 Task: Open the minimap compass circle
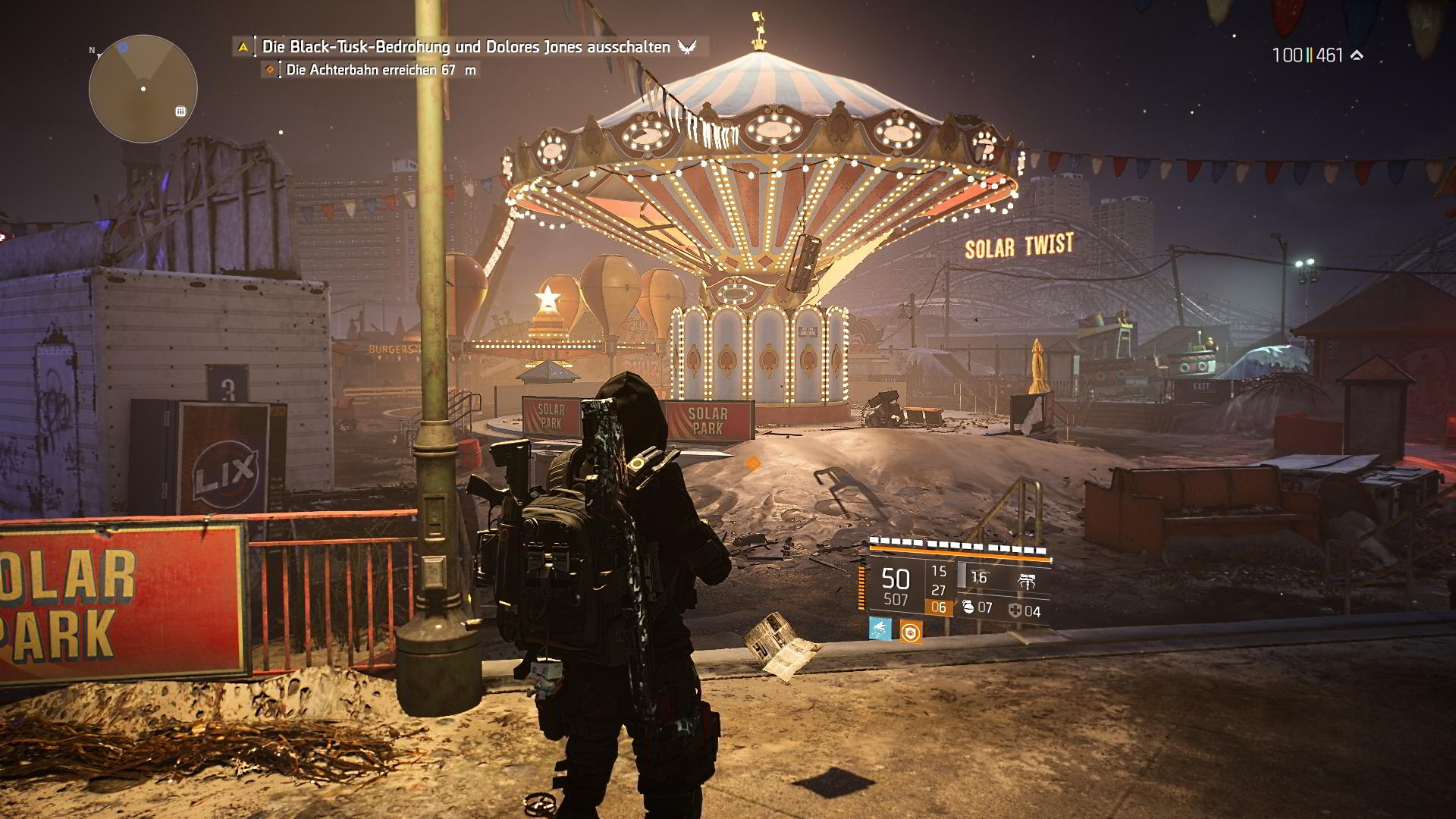143,89
